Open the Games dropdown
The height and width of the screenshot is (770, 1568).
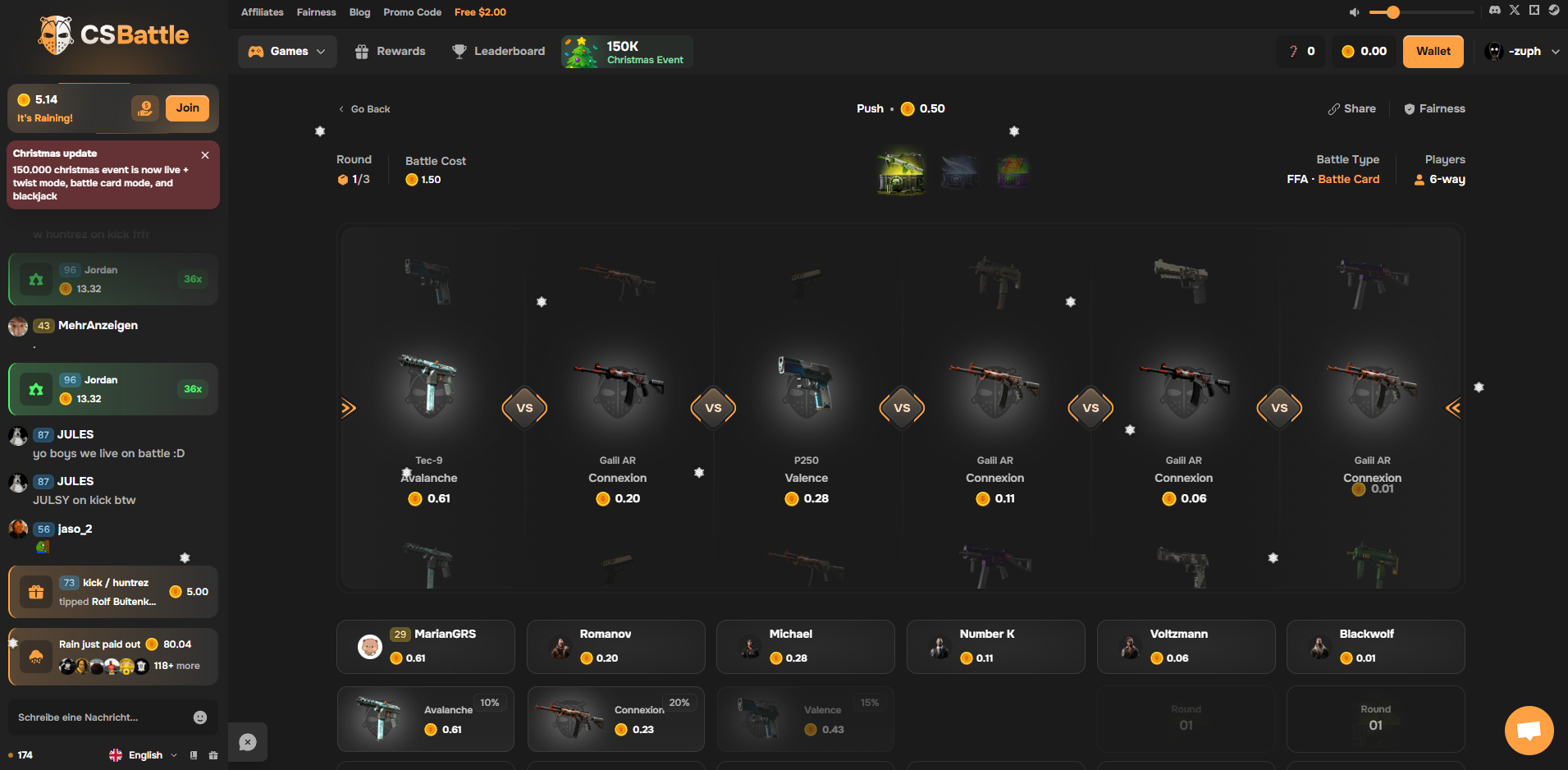[x=287, y=51]
